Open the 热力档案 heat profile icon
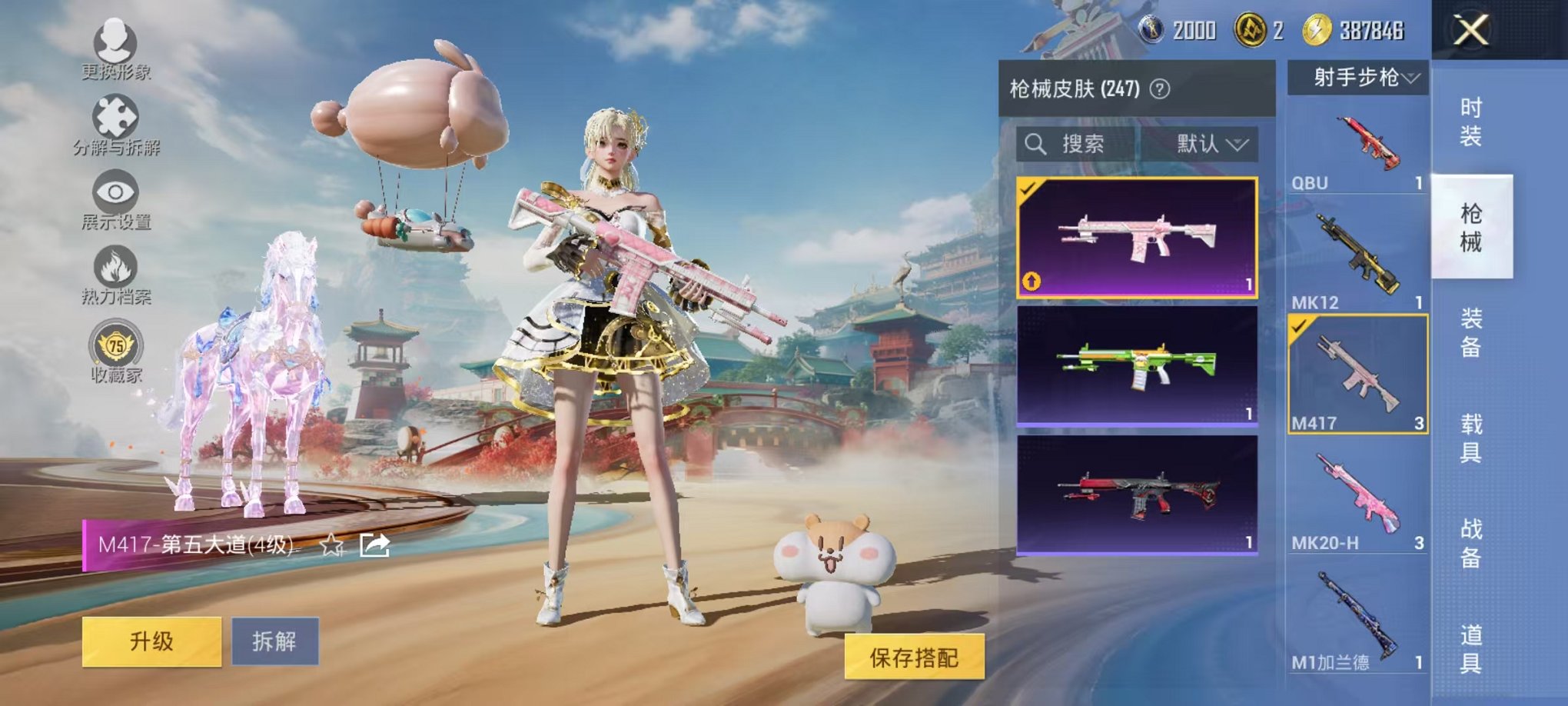This screenshot has width=1568, height=706. [114, 265]
